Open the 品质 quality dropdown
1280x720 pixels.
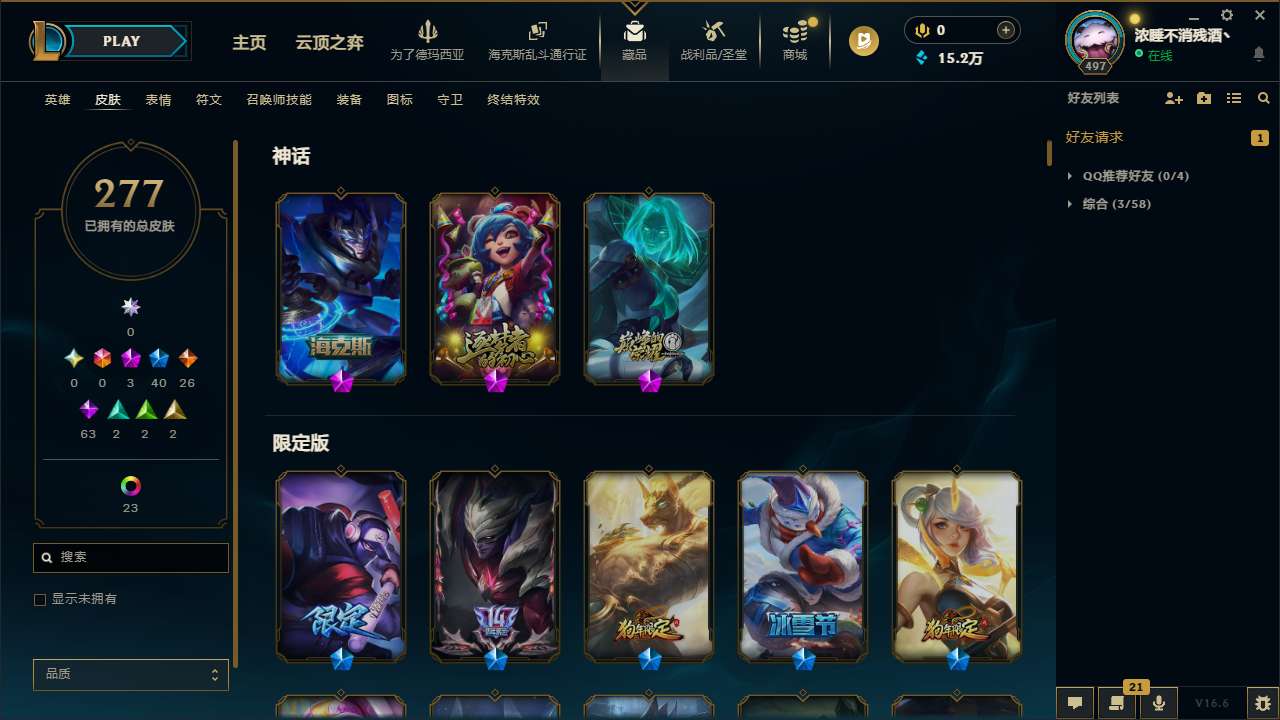130,674
